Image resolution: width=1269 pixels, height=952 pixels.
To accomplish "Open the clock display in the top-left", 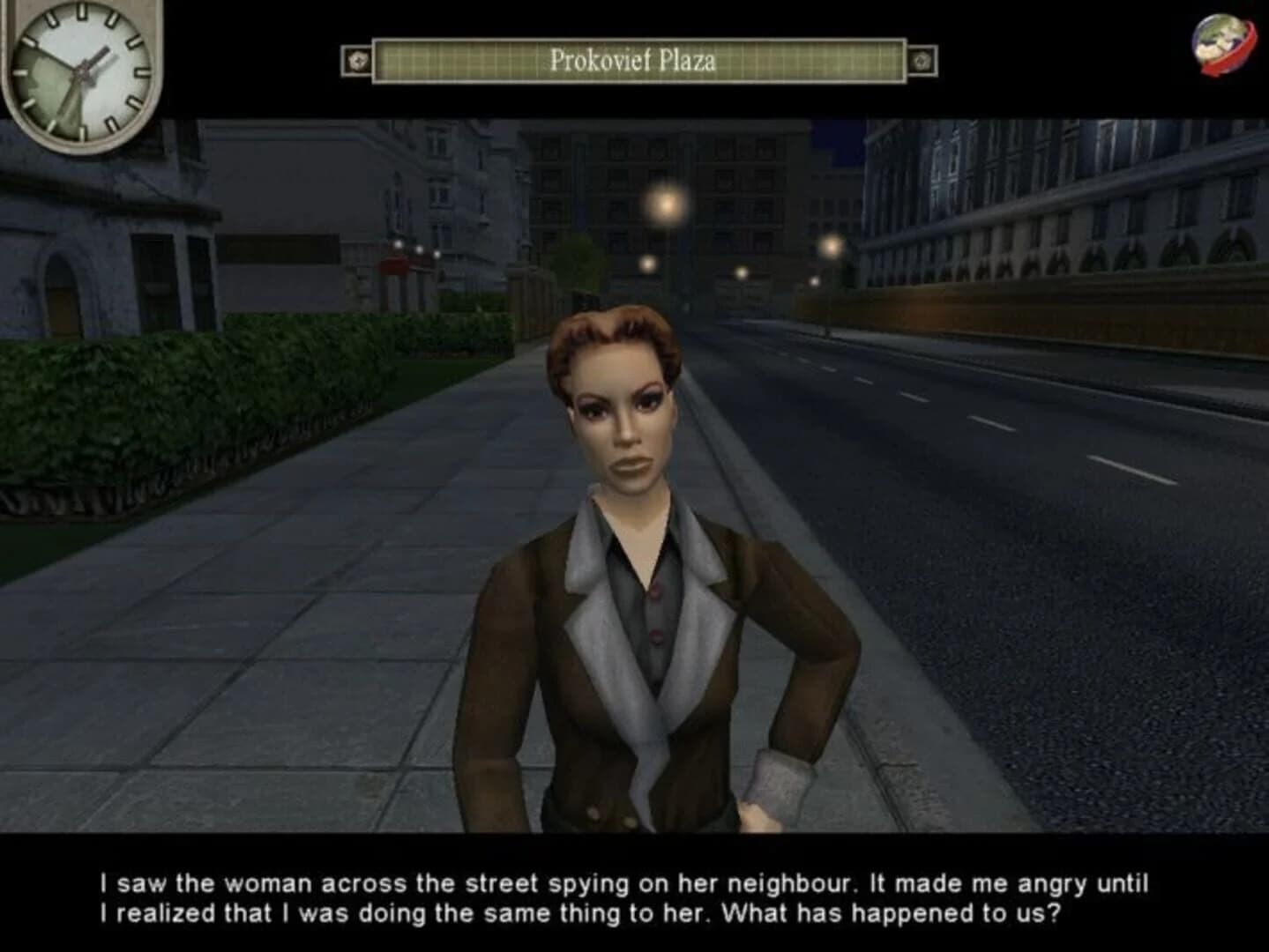I will 79,71.
